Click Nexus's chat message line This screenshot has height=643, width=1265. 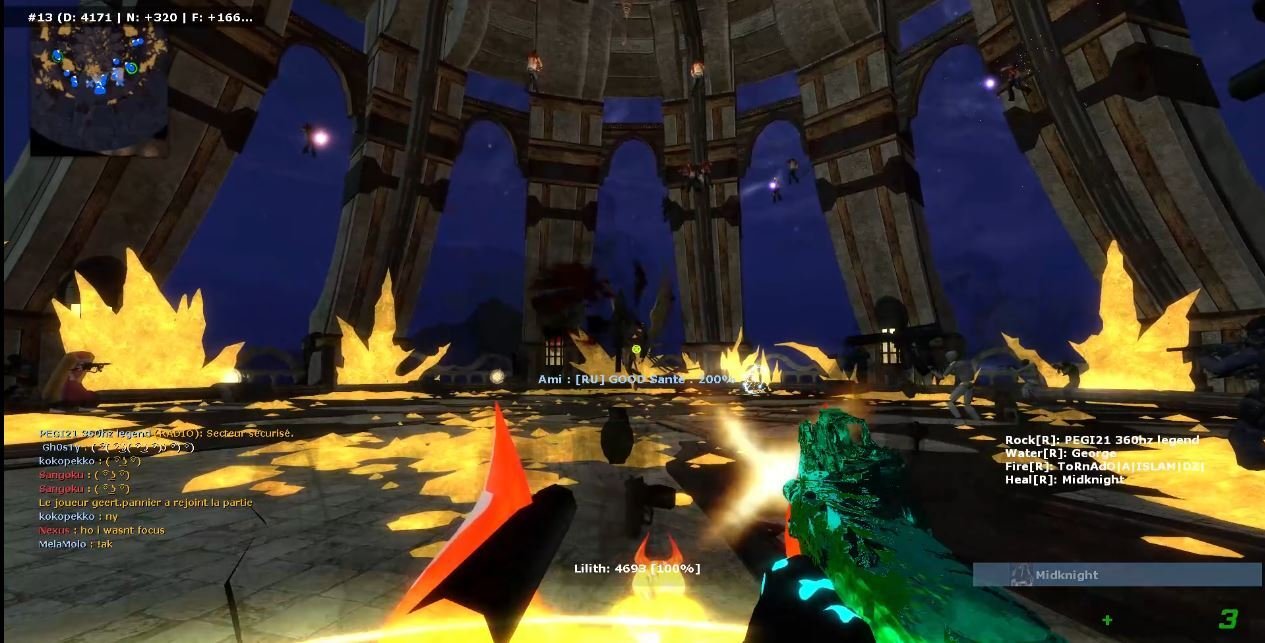pos(102,530)
